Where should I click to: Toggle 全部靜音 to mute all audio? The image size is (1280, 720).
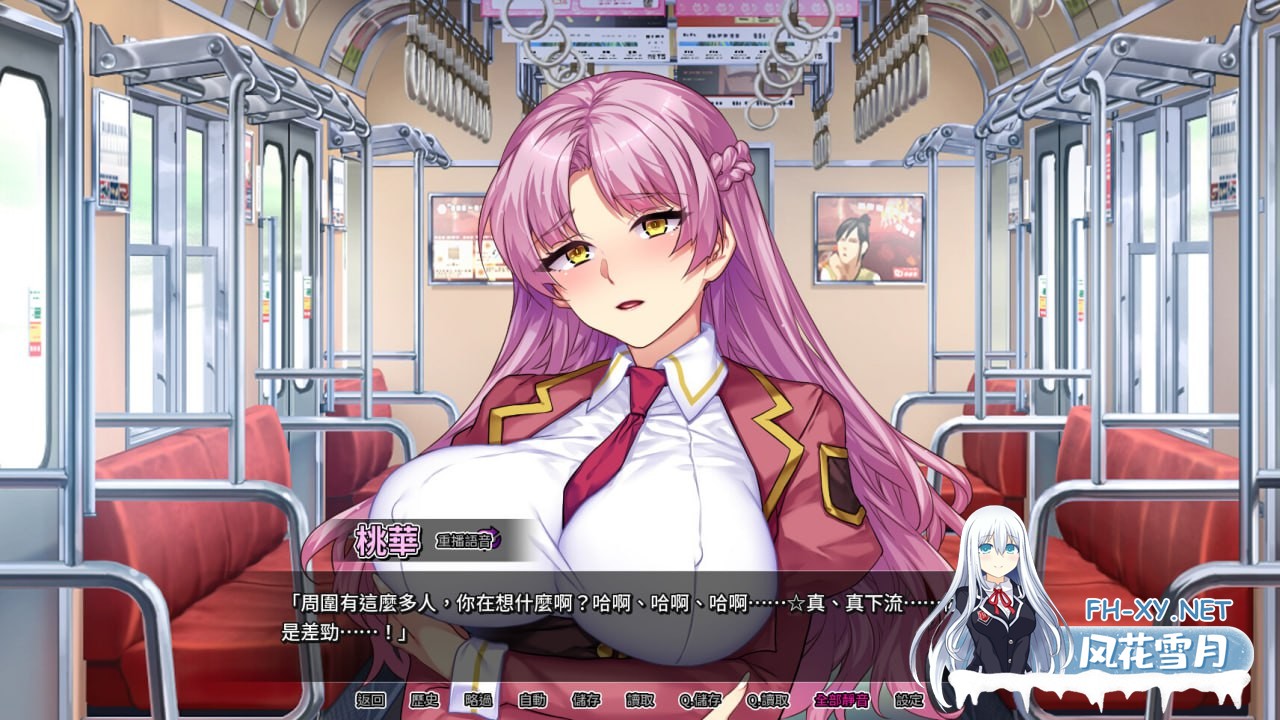840,703
